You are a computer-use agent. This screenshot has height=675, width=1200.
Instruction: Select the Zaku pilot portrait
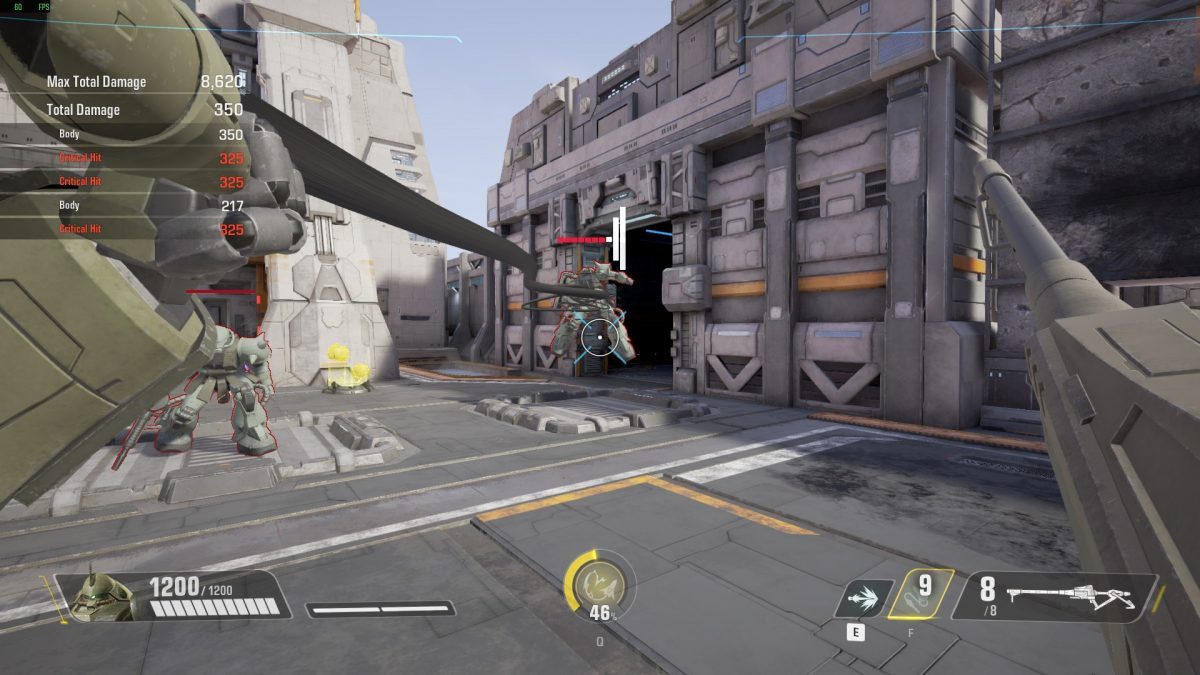[101, 596]
